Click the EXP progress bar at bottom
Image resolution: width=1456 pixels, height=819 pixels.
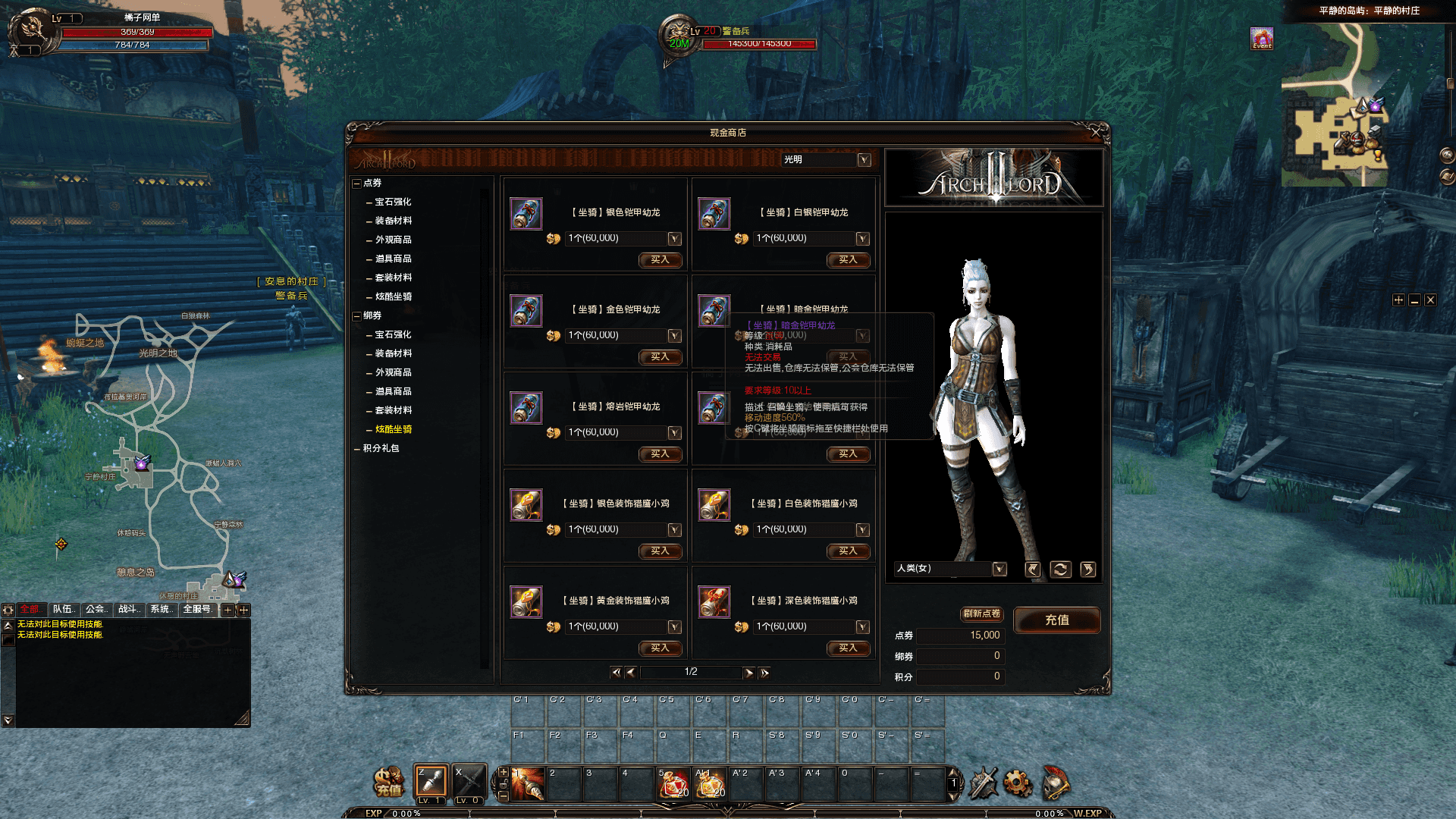[531, 813]
